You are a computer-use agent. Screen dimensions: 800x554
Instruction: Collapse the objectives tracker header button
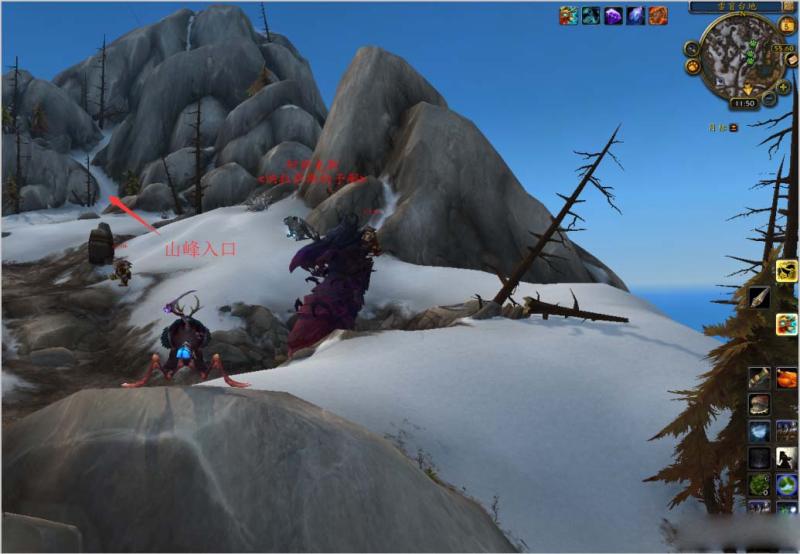(x=733, y=127)
